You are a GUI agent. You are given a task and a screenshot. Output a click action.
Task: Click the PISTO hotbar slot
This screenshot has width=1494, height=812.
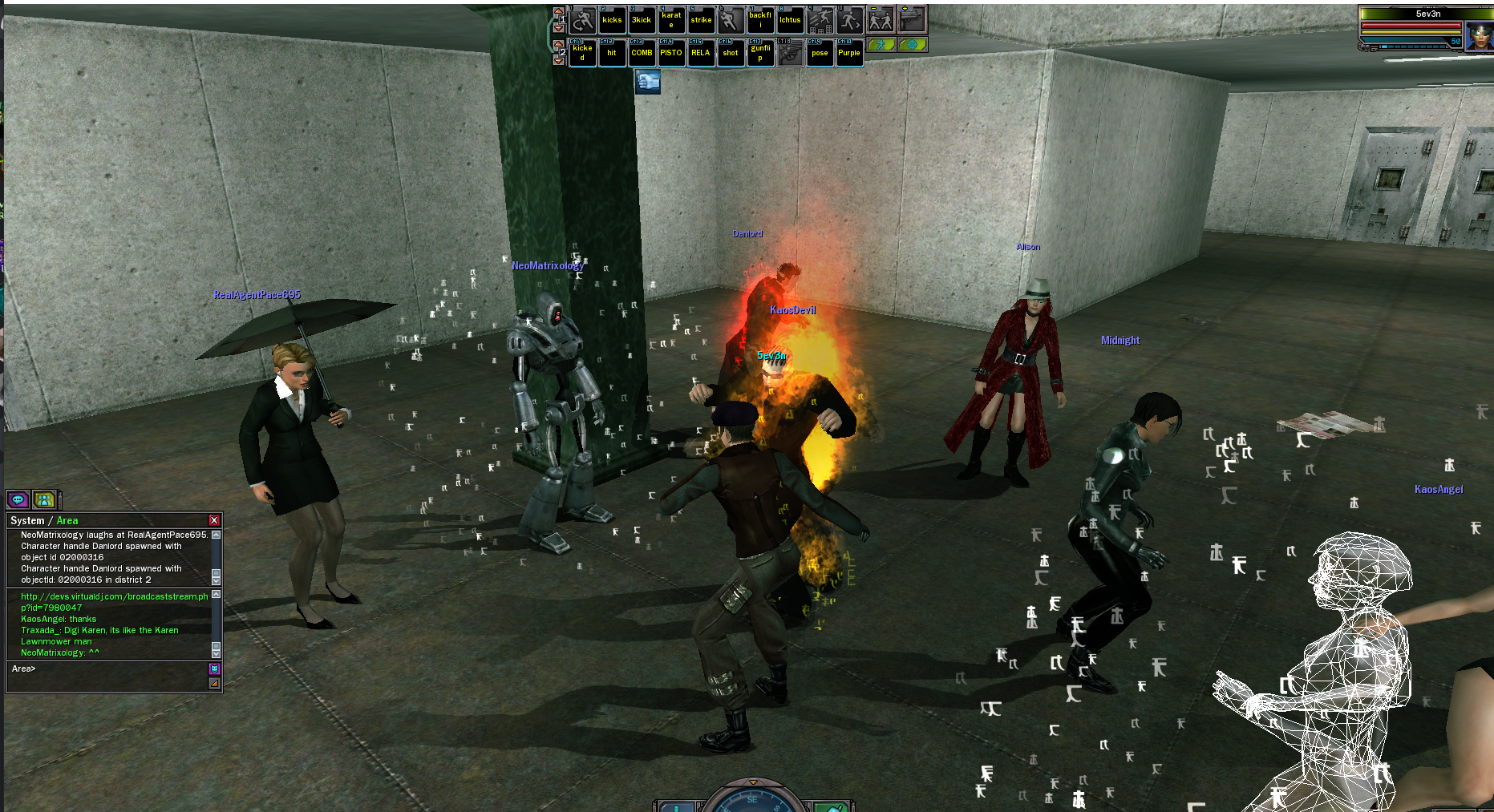point(671,53)
